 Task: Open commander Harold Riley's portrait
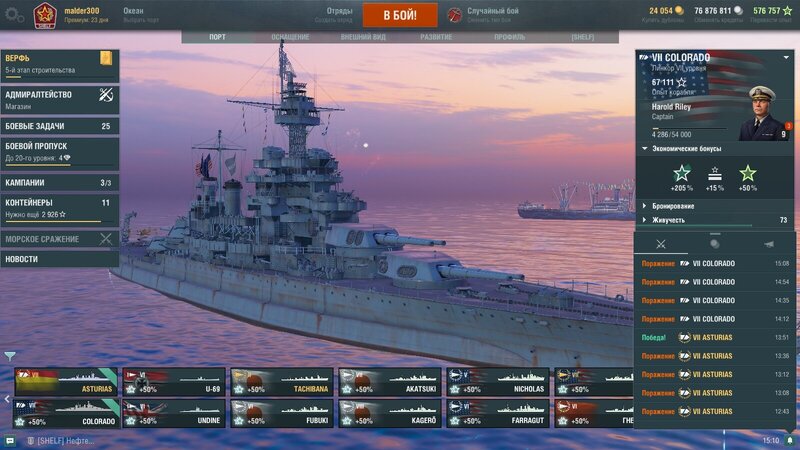[x=765, y=112]
